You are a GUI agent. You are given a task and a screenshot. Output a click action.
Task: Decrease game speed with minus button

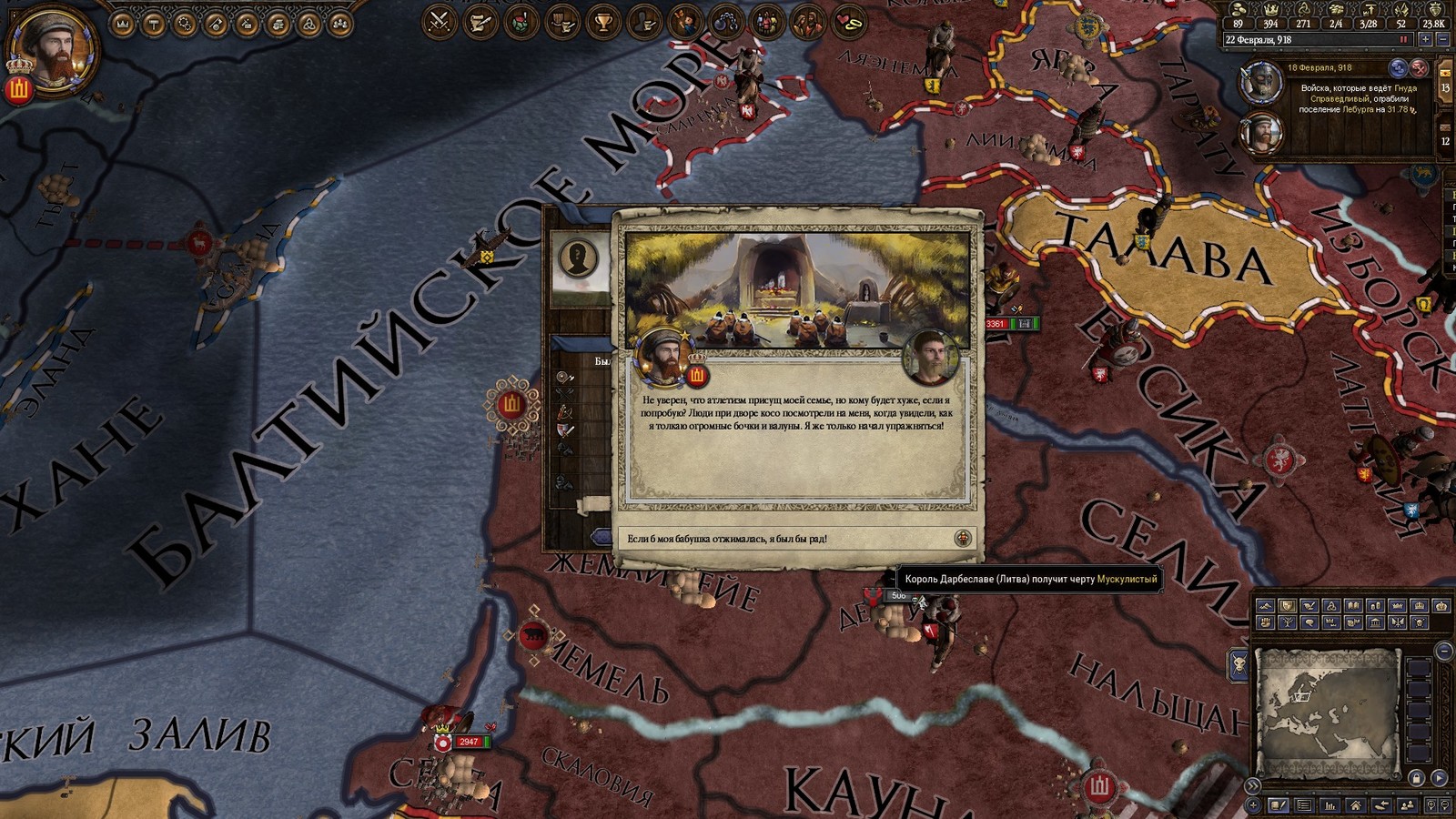click(x=1442, y=40)
